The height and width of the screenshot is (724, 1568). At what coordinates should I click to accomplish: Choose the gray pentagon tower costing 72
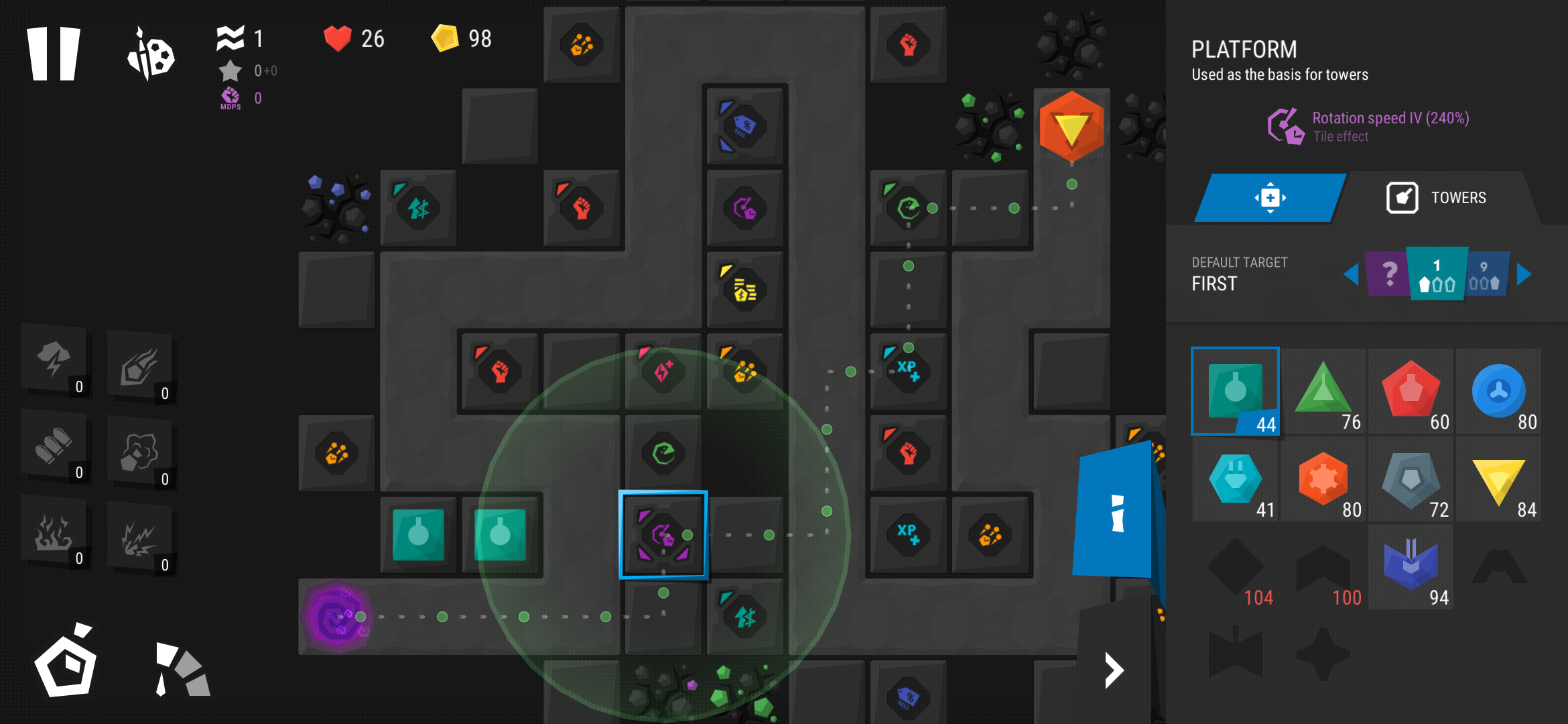[x=1411, y=479]
